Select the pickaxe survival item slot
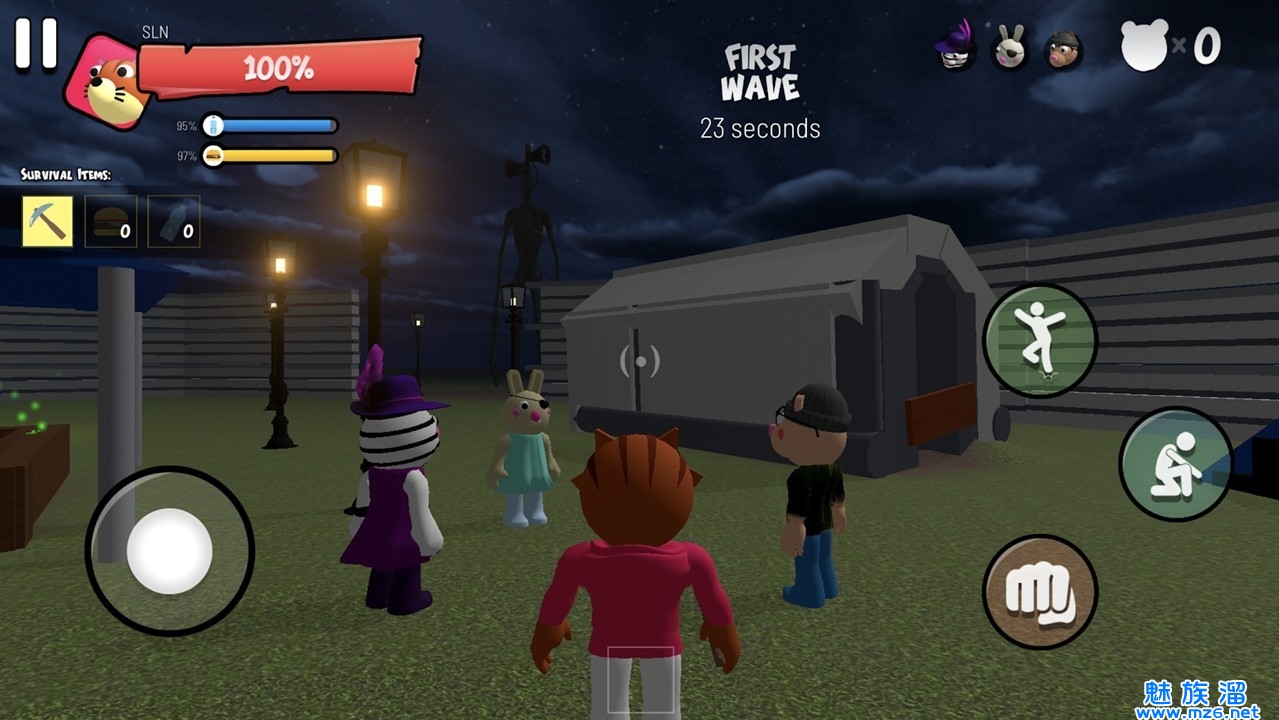Viewport: 1279px width, 720px height. click(x=48, y=221)
